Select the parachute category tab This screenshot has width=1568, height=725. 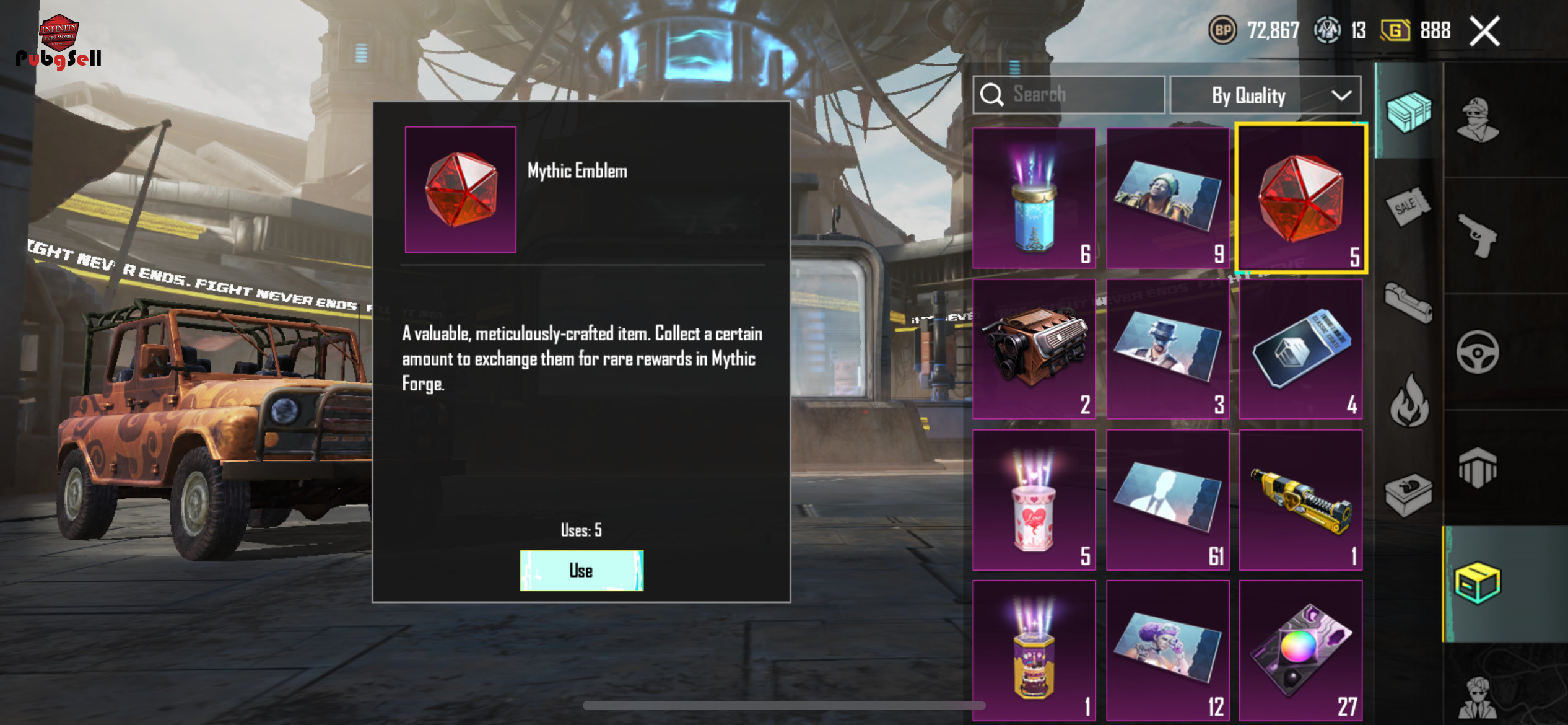pyautogui.click(x=1478, y=468)
